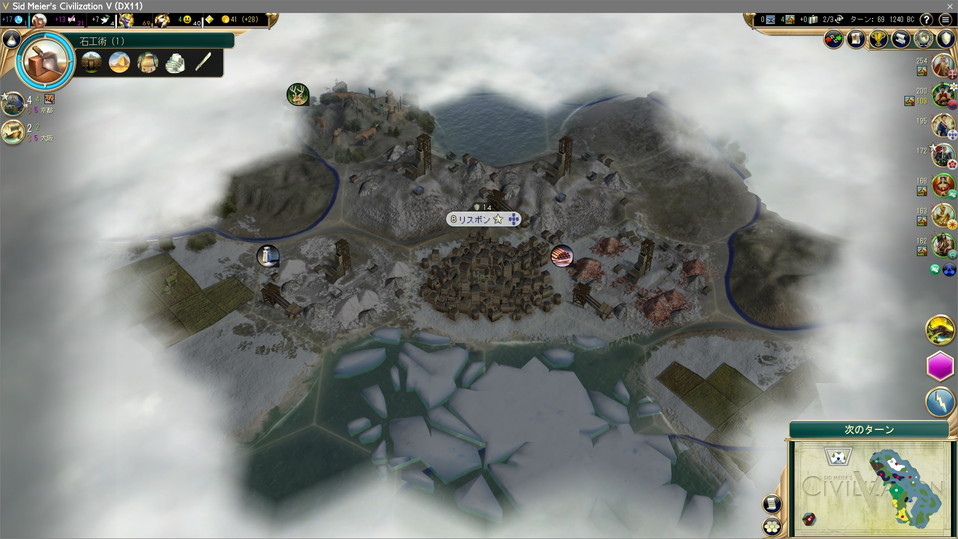Click the top leader portrait scoring 254
958x539 pixels.
pos(942,67)
